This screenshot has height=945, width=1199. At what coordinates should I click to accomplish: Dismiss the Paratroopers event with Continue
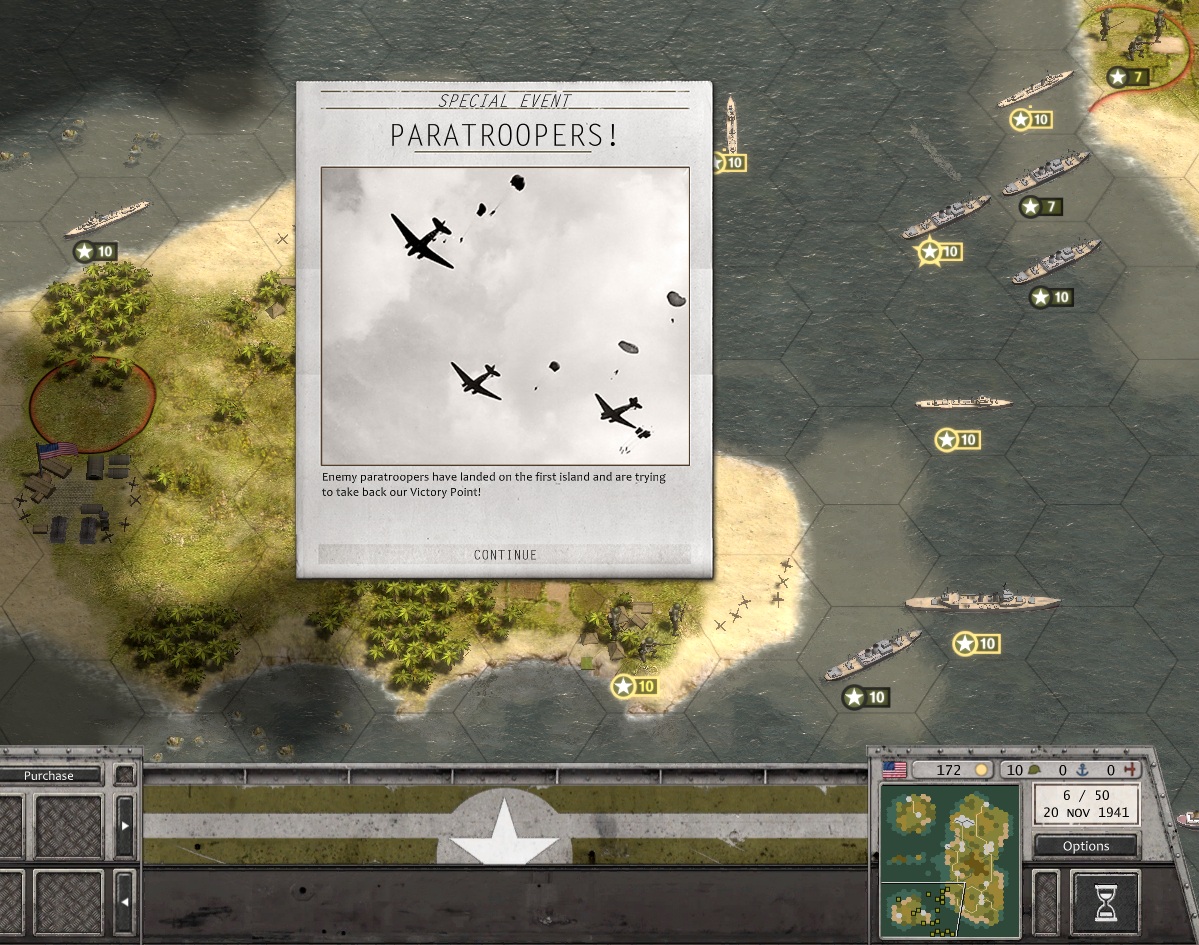pyautogui.click(x=505, y=555)
